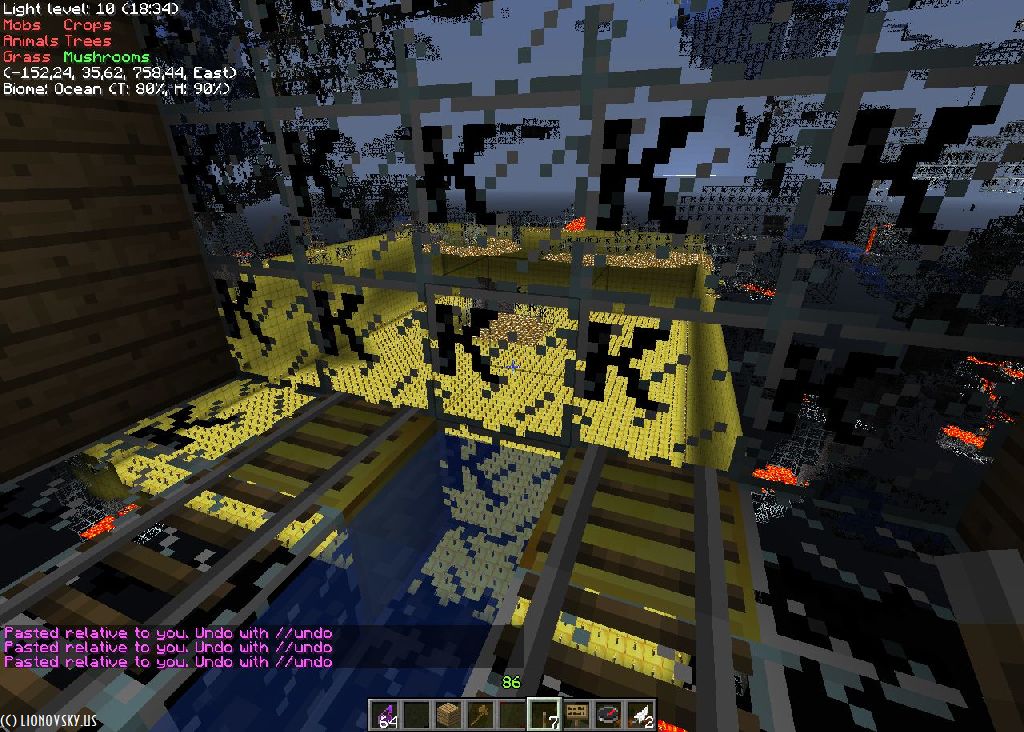The width and height of the screenshot is (1024, 732).
Task: Select the purple item stack of 64
Action: (x=385, y=715)
